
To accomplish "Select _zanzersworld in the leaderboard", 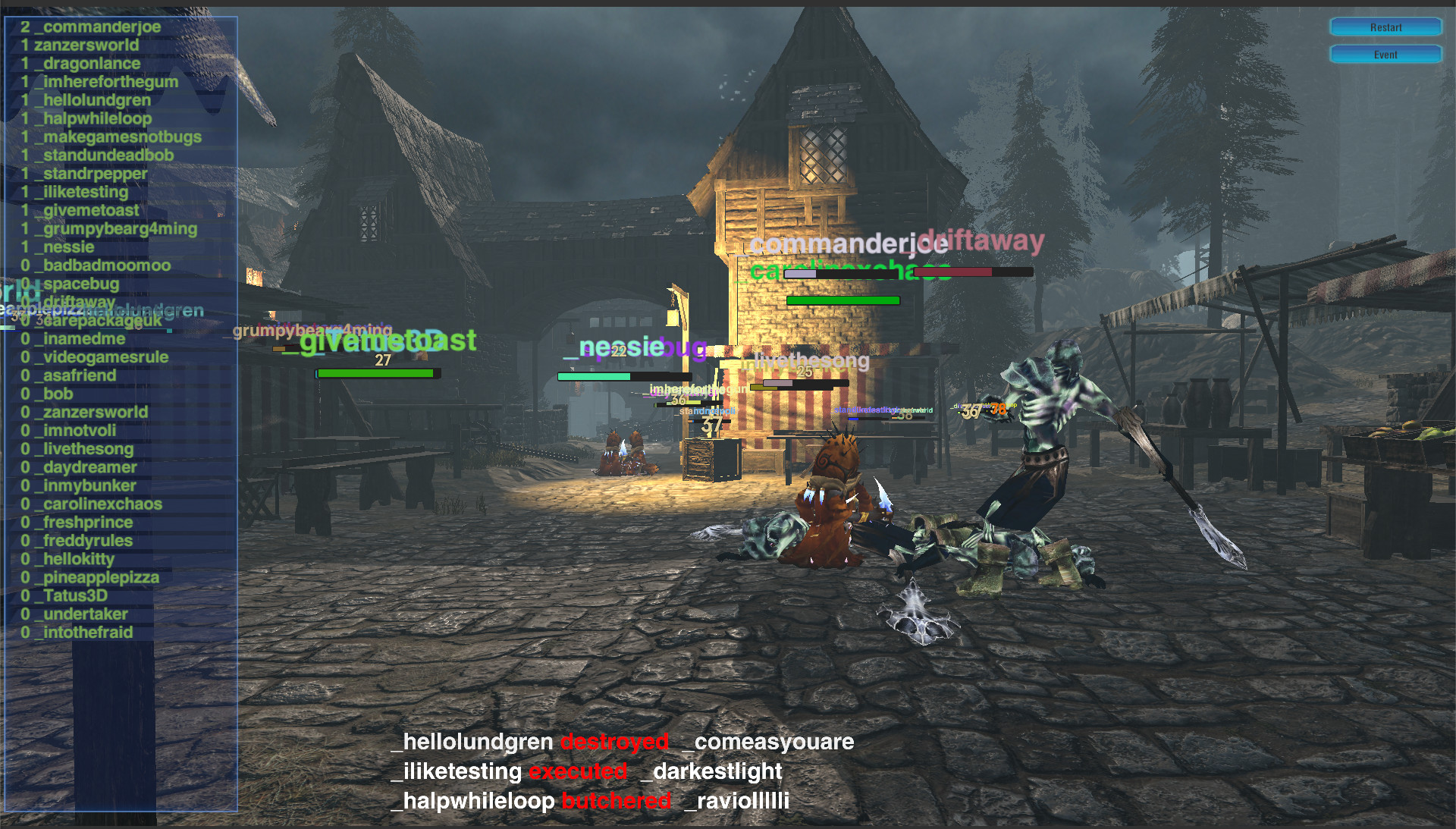I will coord(83,45).
